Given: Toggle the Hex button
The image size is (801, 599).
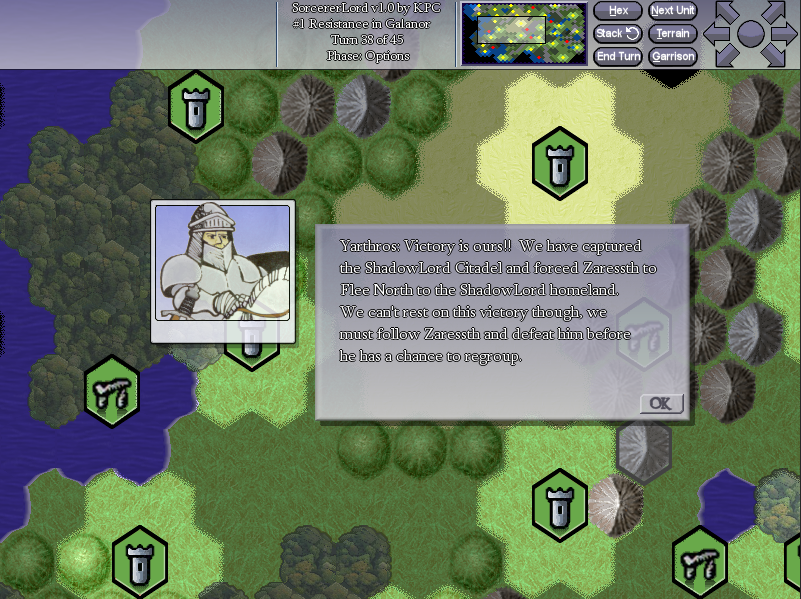Looking at the screenshot, I should [x=618, y=11].
